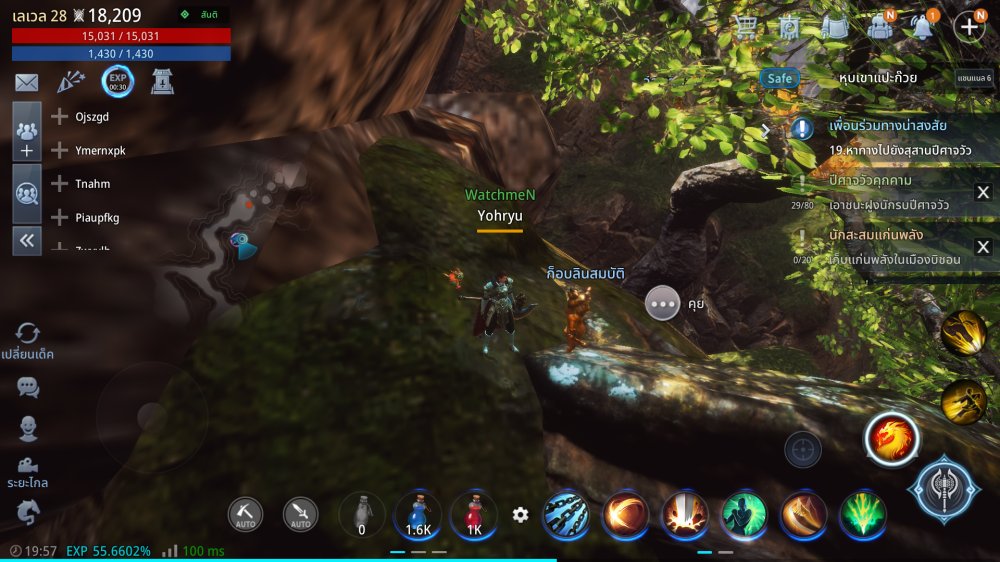The width and height of the screenshot is (1000, 562).
Task: Close the 29/80 quest tracker entry
Action: click(x=983, y=193)
